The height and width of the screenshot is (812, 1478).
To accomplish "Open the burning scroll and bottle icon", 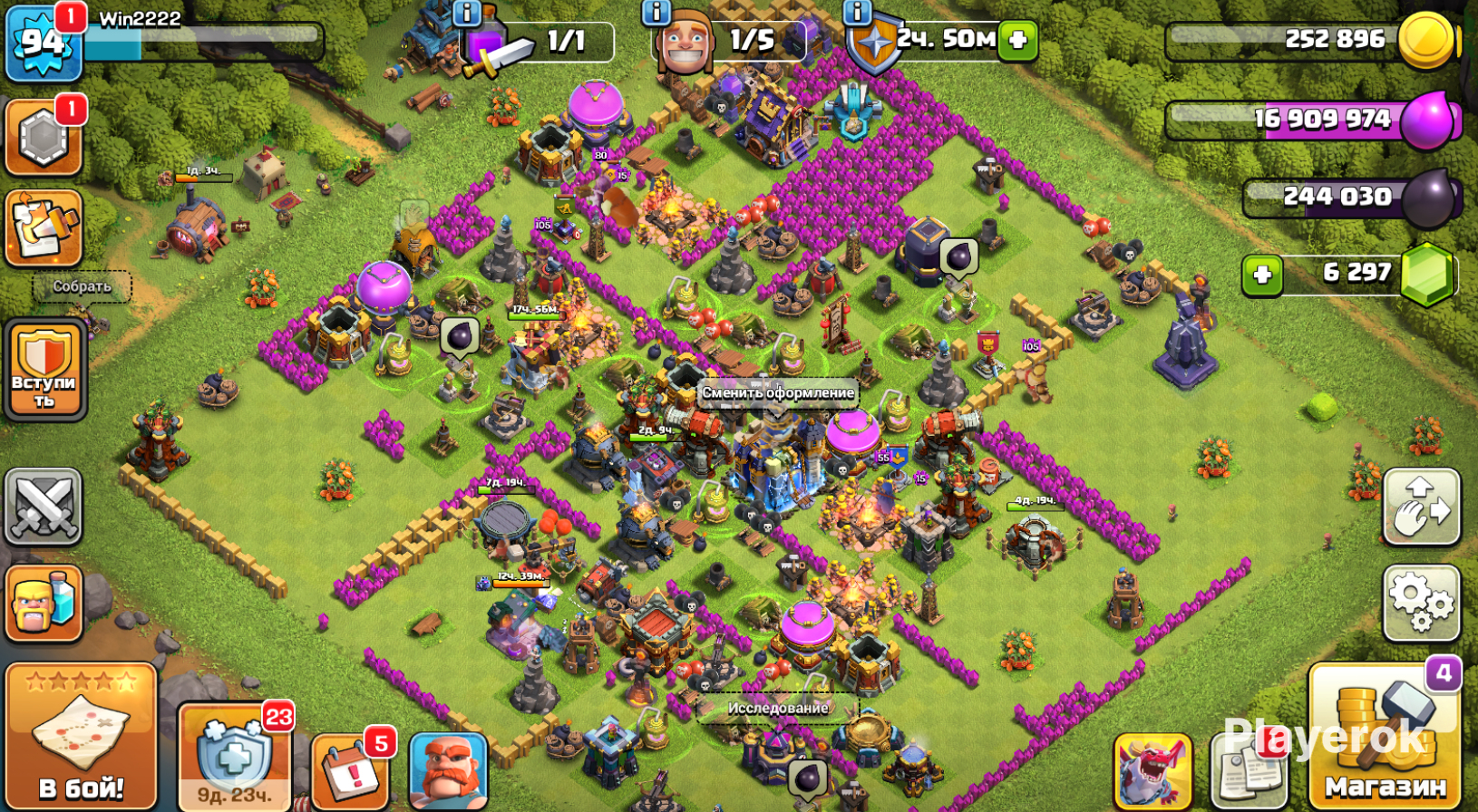I will (44, 227).
